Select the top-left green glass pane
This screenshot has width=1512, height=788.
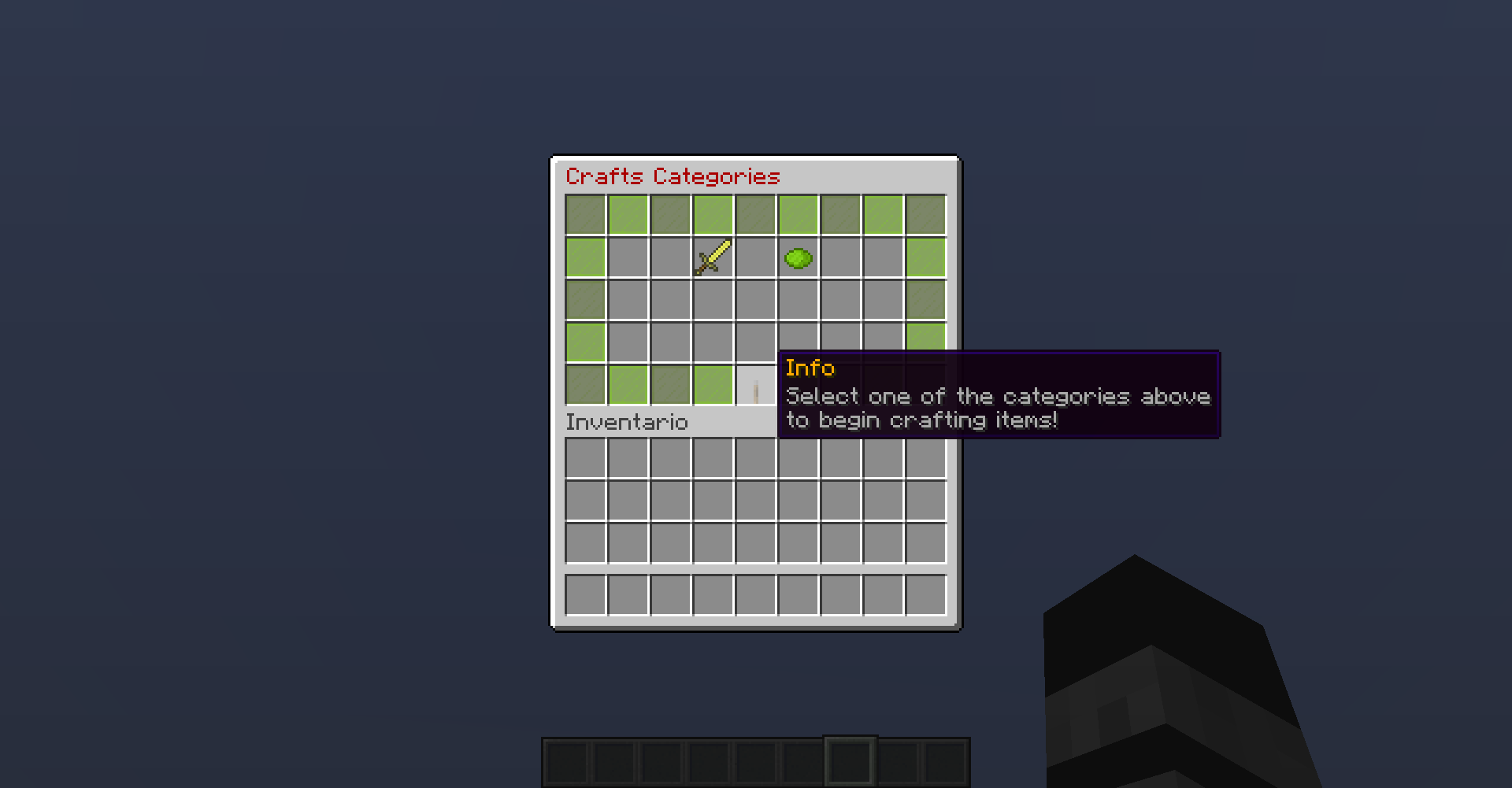point(585,215)
